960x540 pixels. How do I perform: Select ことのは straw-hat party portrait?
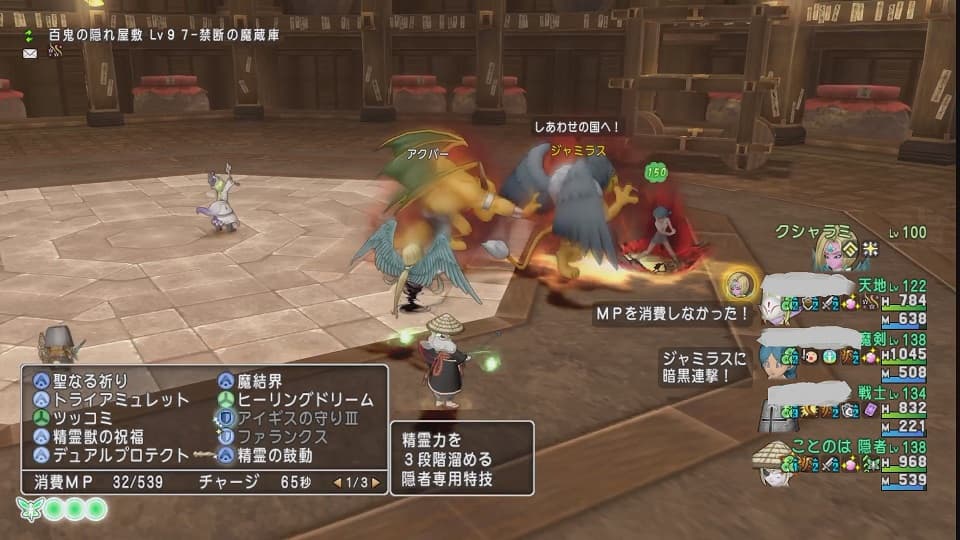click(773, 463)
